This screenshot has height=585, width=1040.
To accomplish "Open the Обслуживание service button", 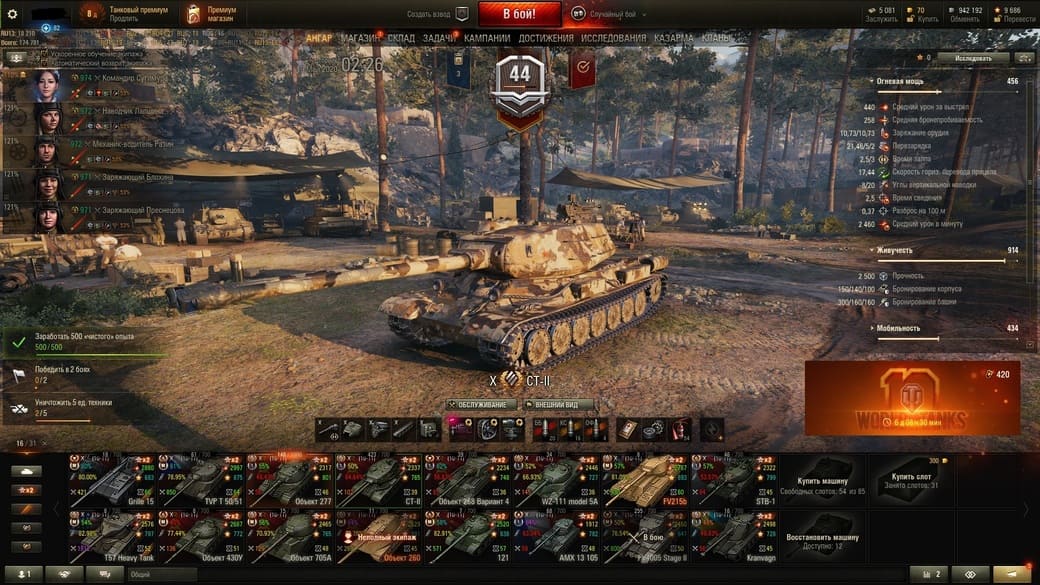I will [x=482, y=405].
